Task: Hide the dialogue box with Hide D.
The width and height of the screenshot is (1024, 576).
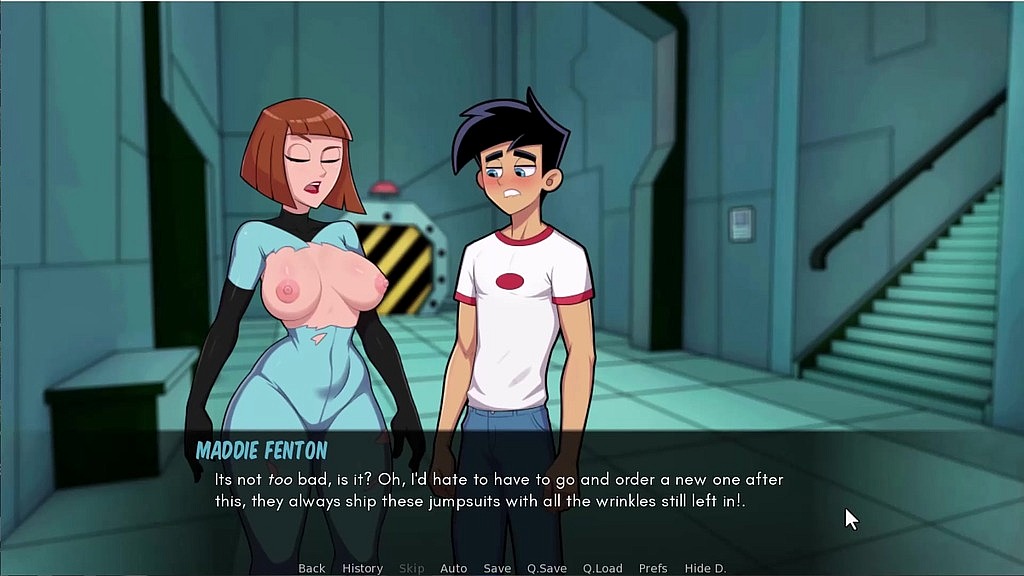Action: pos(705,568)
